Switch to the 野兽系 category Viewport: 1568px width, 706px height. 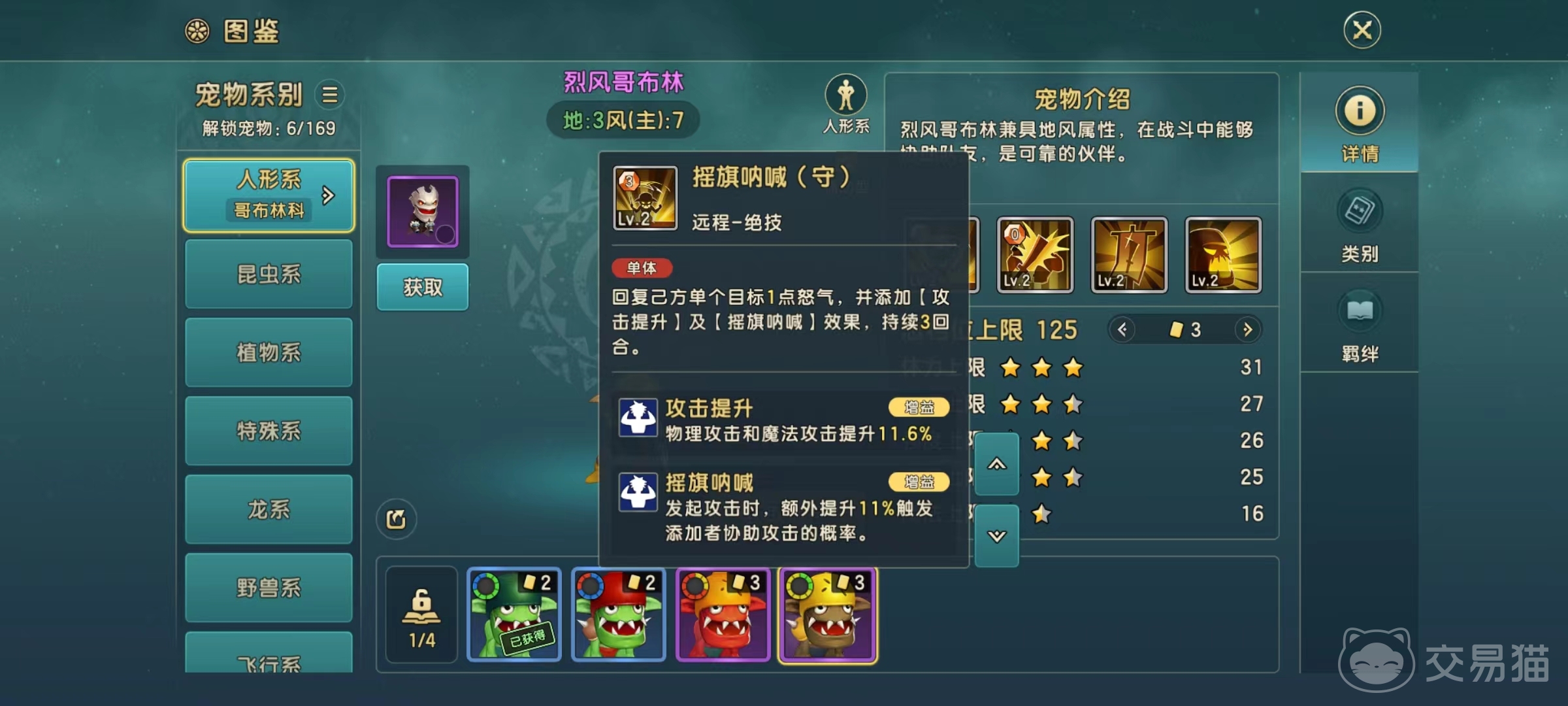(269, 588)
